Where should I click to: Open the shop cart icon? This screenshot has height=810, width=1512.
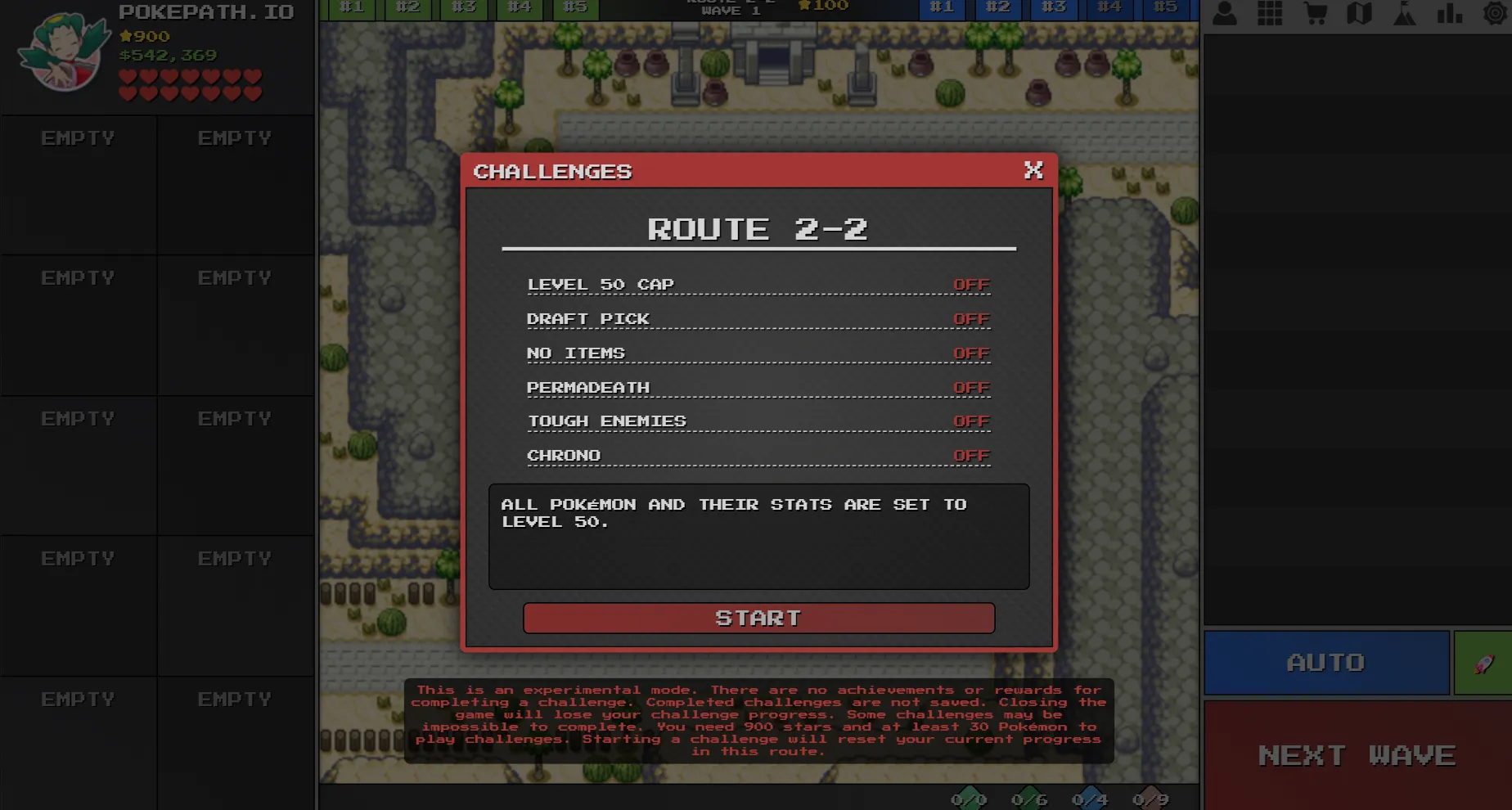point(1316,13)
